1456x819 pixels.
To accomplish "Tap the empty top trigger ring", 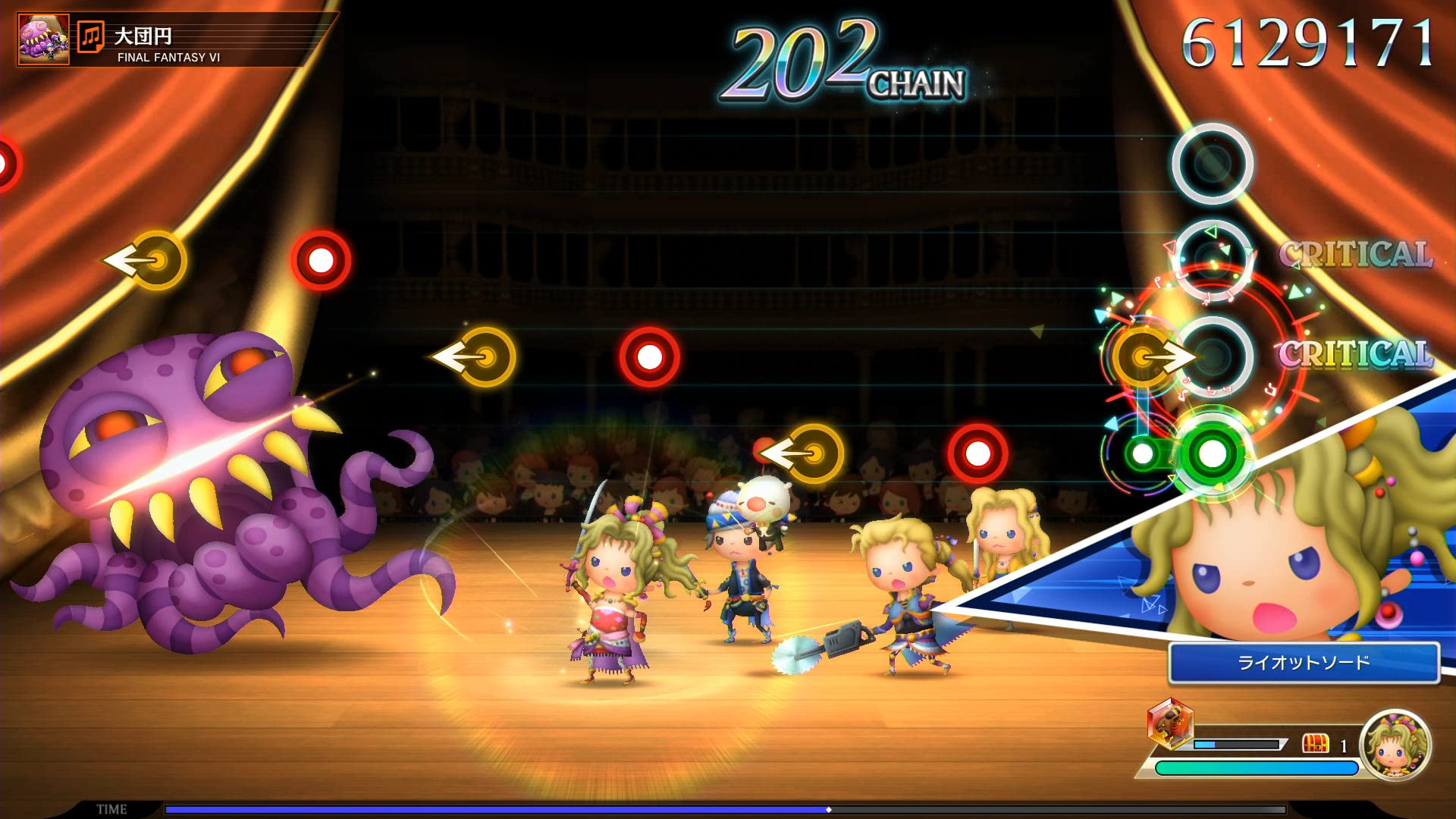I will (1212, 163).
